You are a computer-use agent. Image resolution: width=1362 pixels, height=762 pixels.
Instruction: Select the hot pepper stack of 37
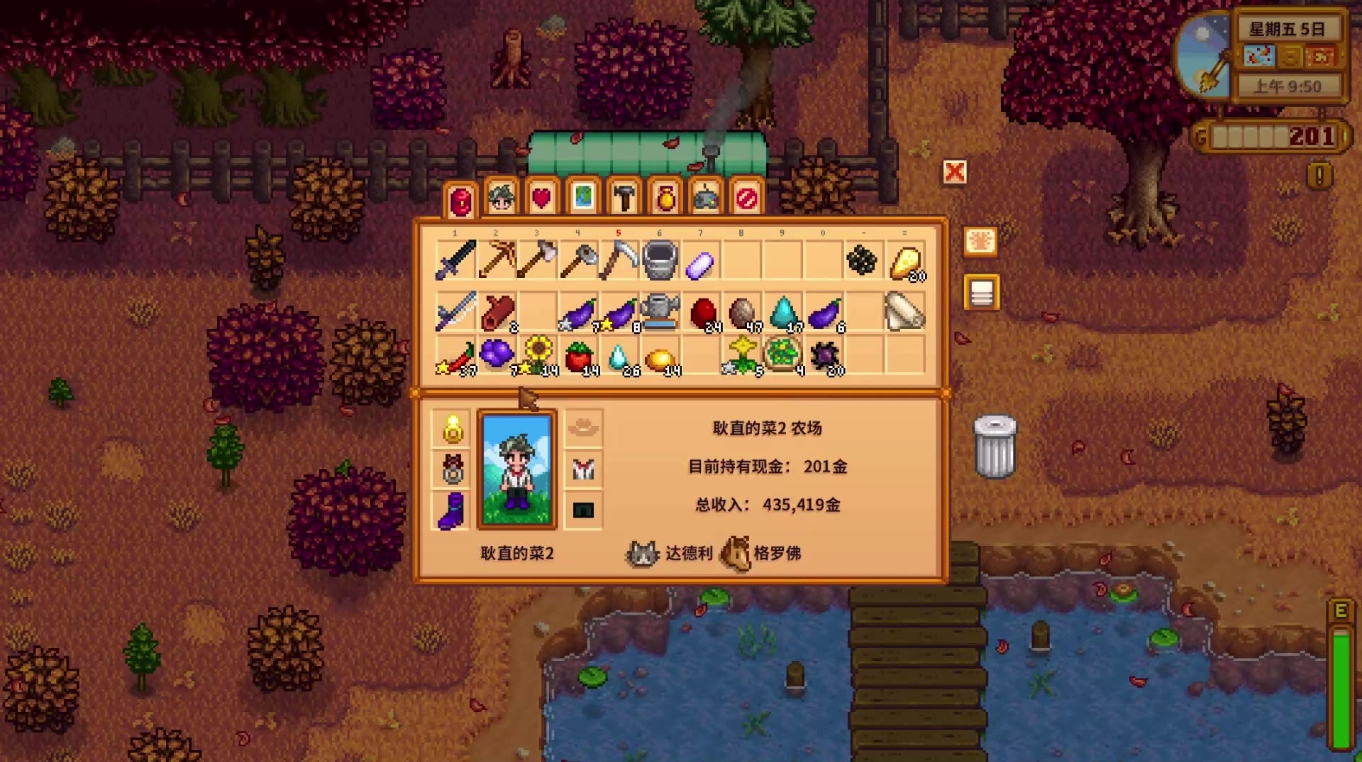click(x=455, y=355)
